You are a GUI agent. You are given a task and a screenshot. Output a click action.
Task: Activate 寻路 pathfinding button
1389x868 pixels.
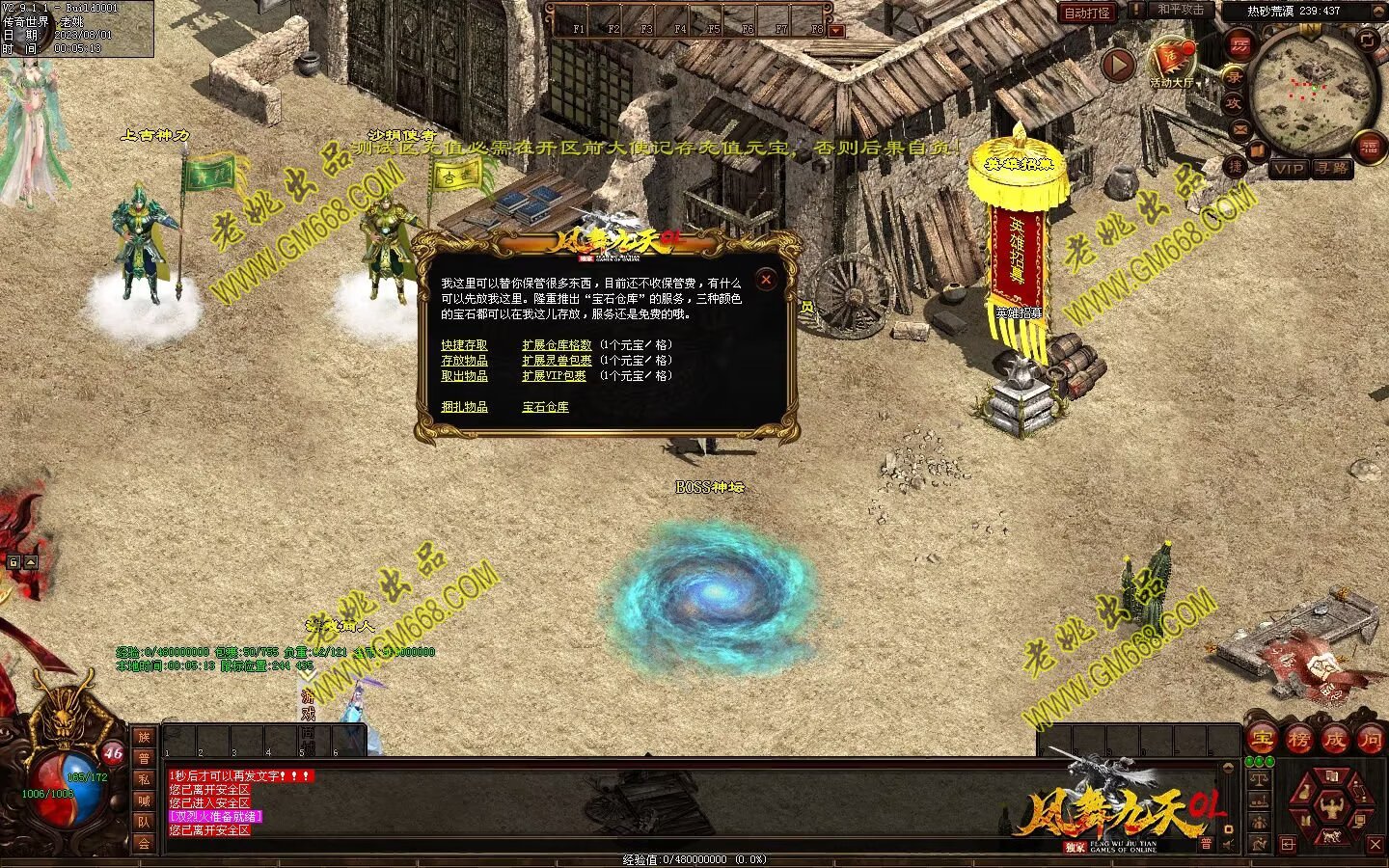tap(1332, 169)
